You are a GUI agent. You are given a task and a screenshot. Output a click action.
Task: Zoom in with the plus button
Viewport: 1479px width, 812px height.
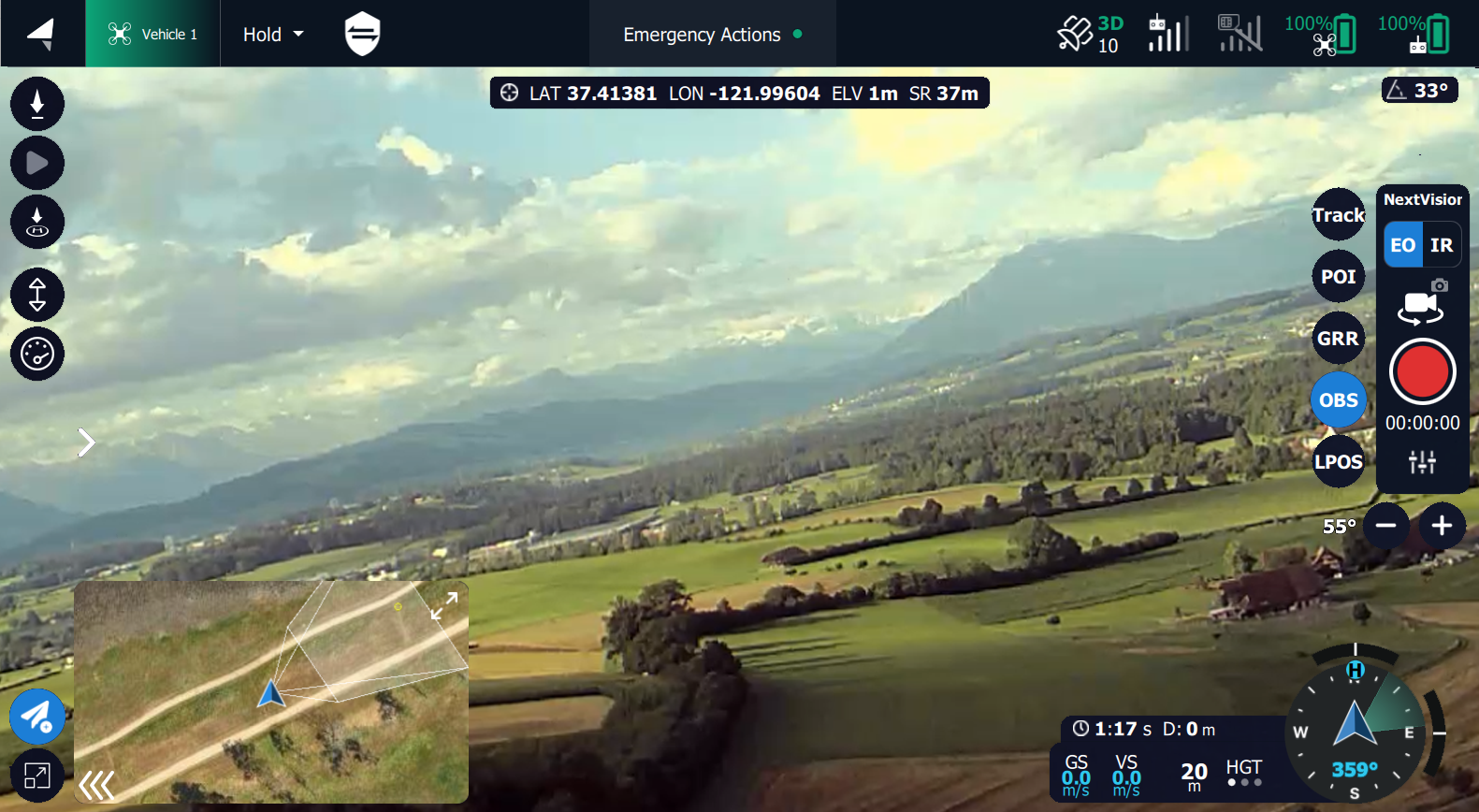click(1442, 526)
